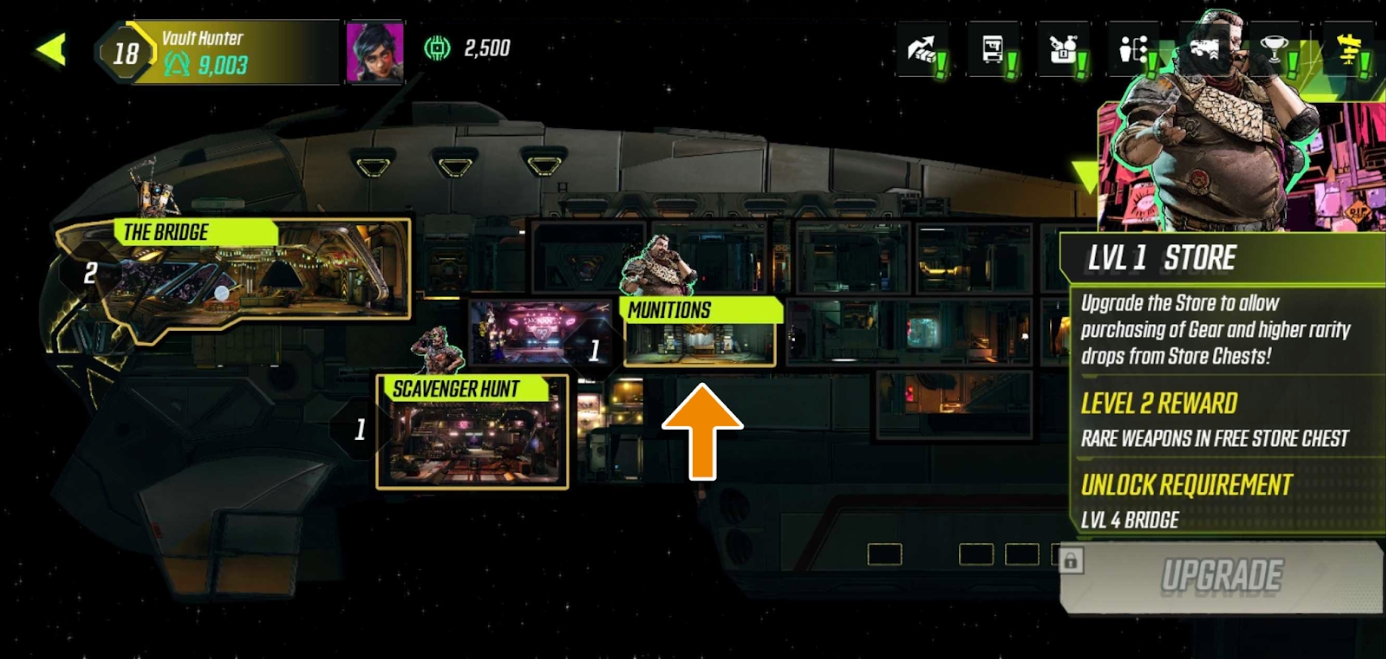Open the trophy achievements icon
Viewport: 1386px width, 659px height.
coord(1275,50)
